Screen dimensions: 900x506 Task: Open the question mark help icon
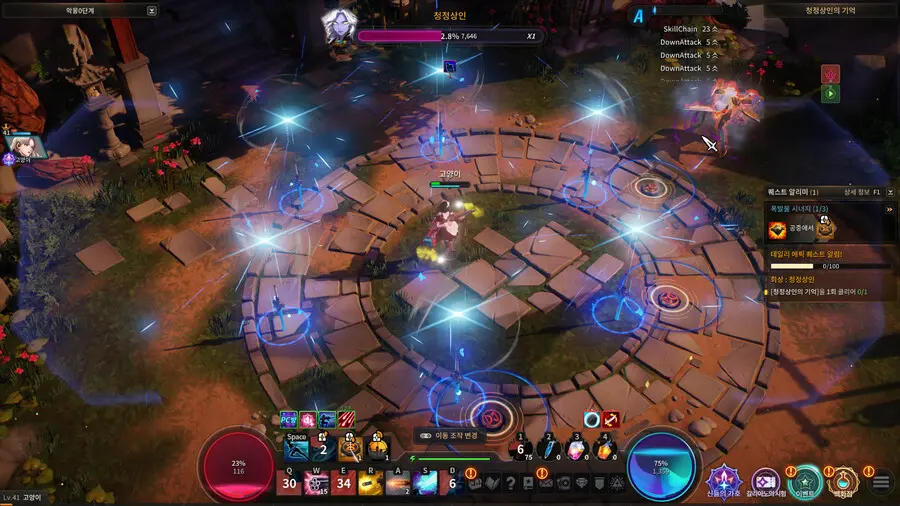coord(511,484)
